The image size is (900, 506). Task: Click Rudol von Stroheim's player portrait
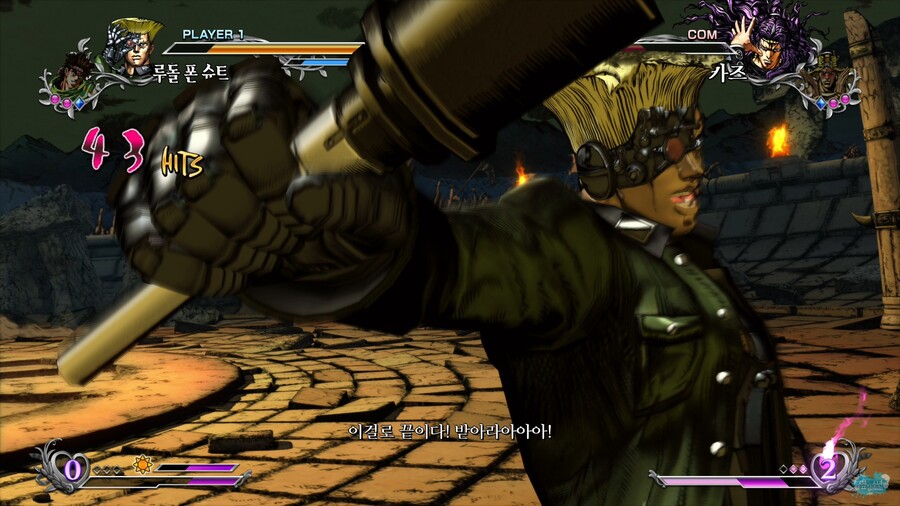136,46
